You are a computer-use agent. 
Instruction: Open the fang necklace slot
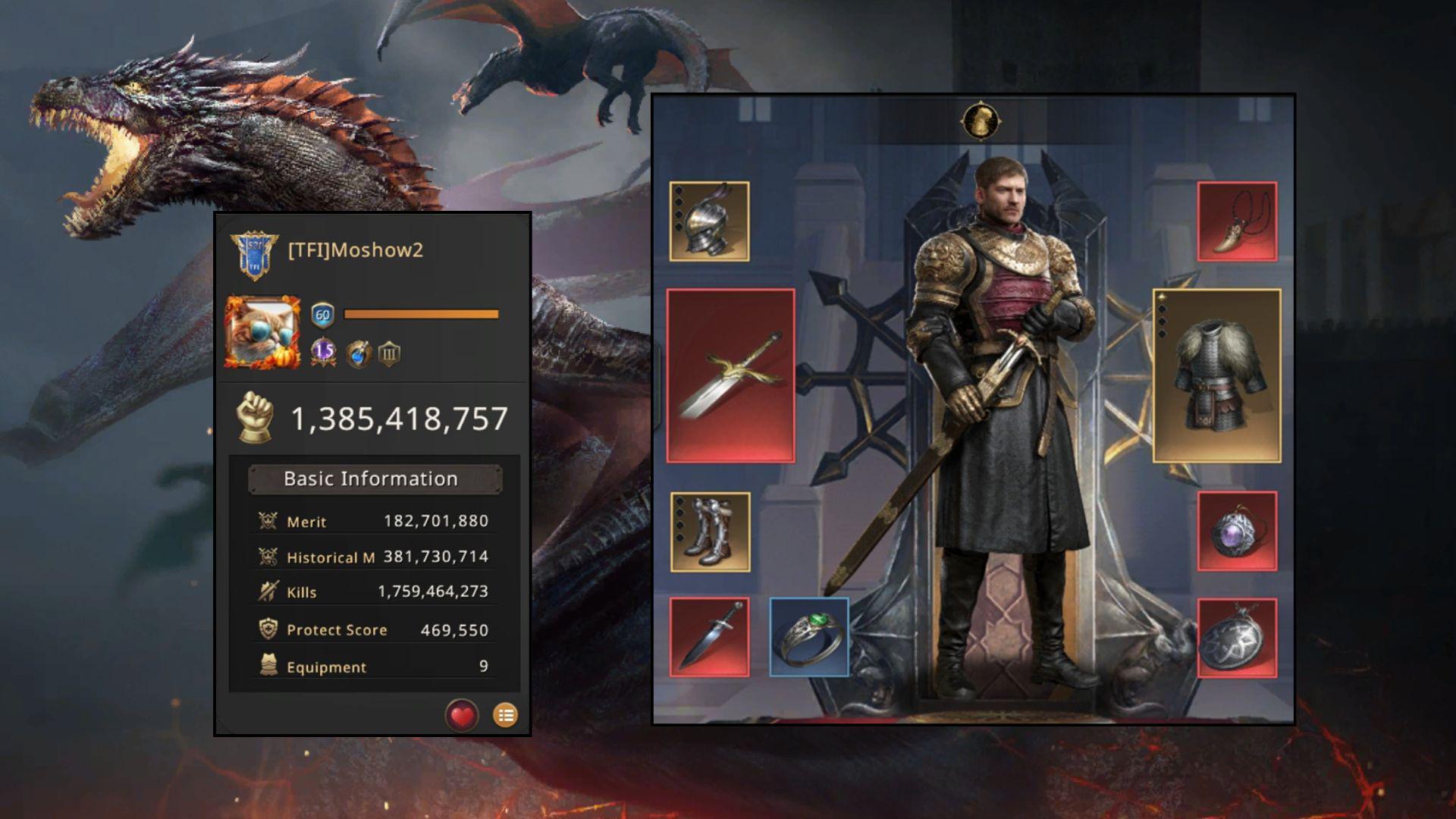(1237, 221)
